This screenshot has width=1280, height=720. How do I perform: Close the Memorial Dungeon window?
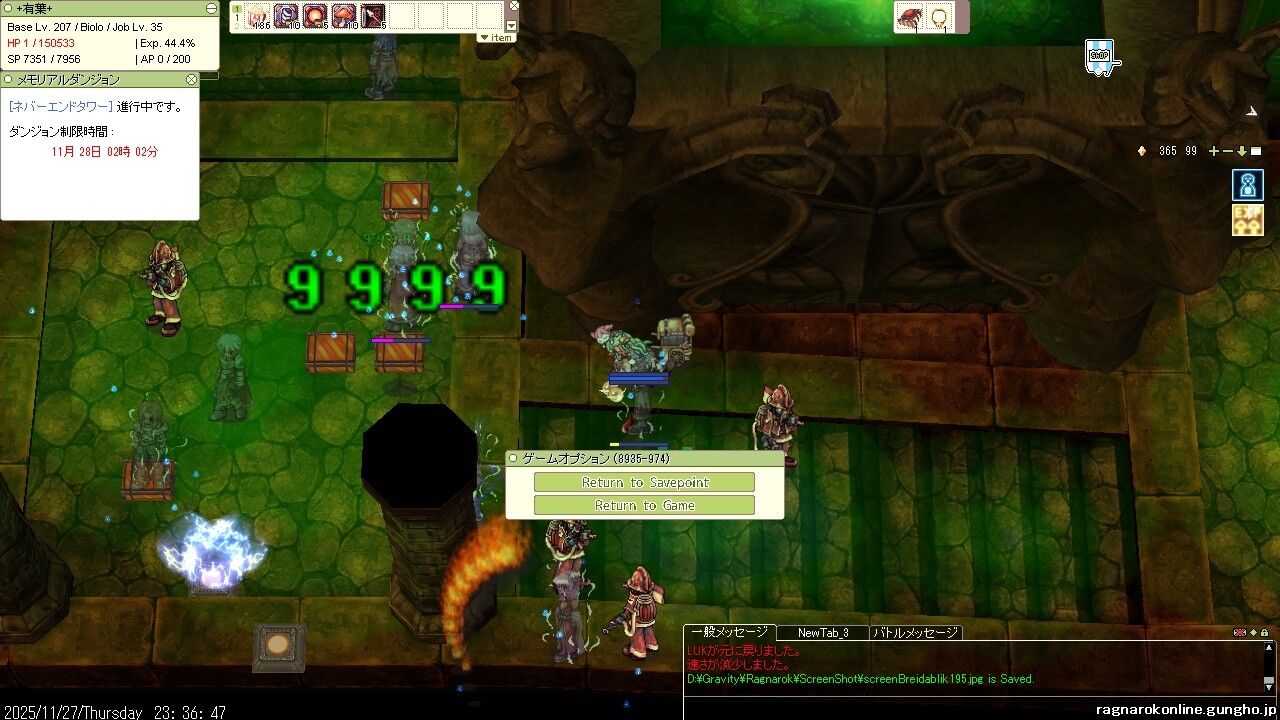coord(192,79)
